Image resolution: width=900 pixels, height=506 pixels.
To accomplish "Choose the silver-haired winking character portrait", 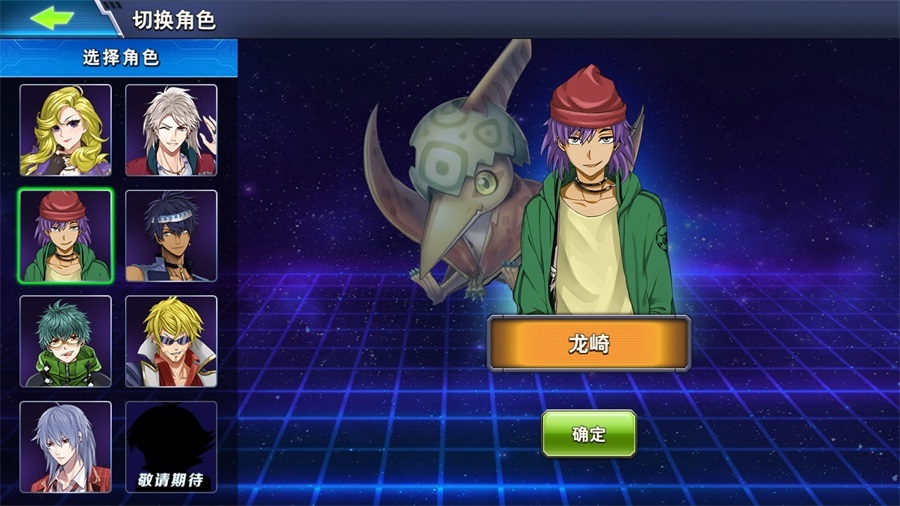I will pos(171,130).
